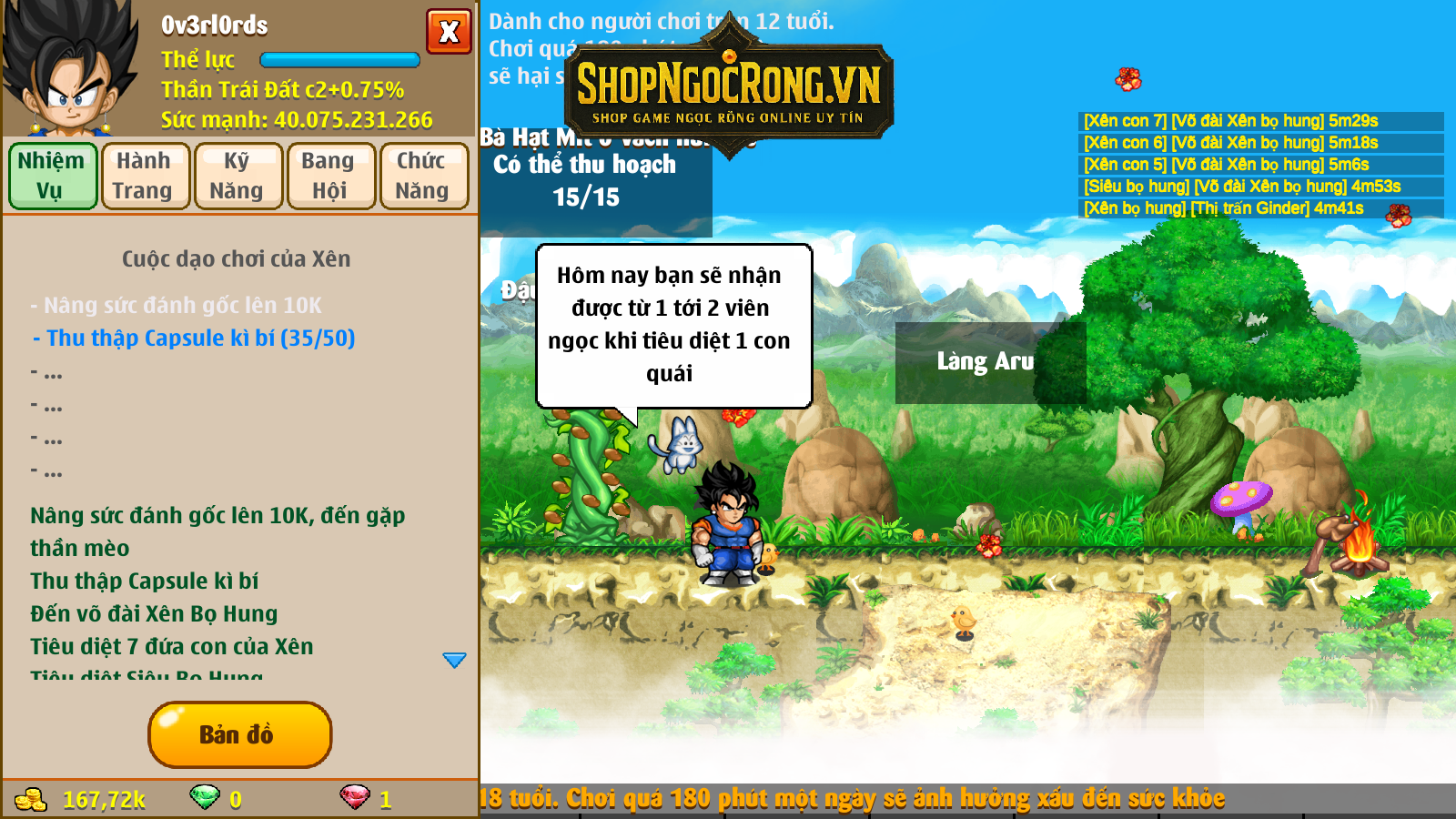Click the gold coins currency icon
Image resolution: width=1456 pixels, height=819 pixels.
31,799
